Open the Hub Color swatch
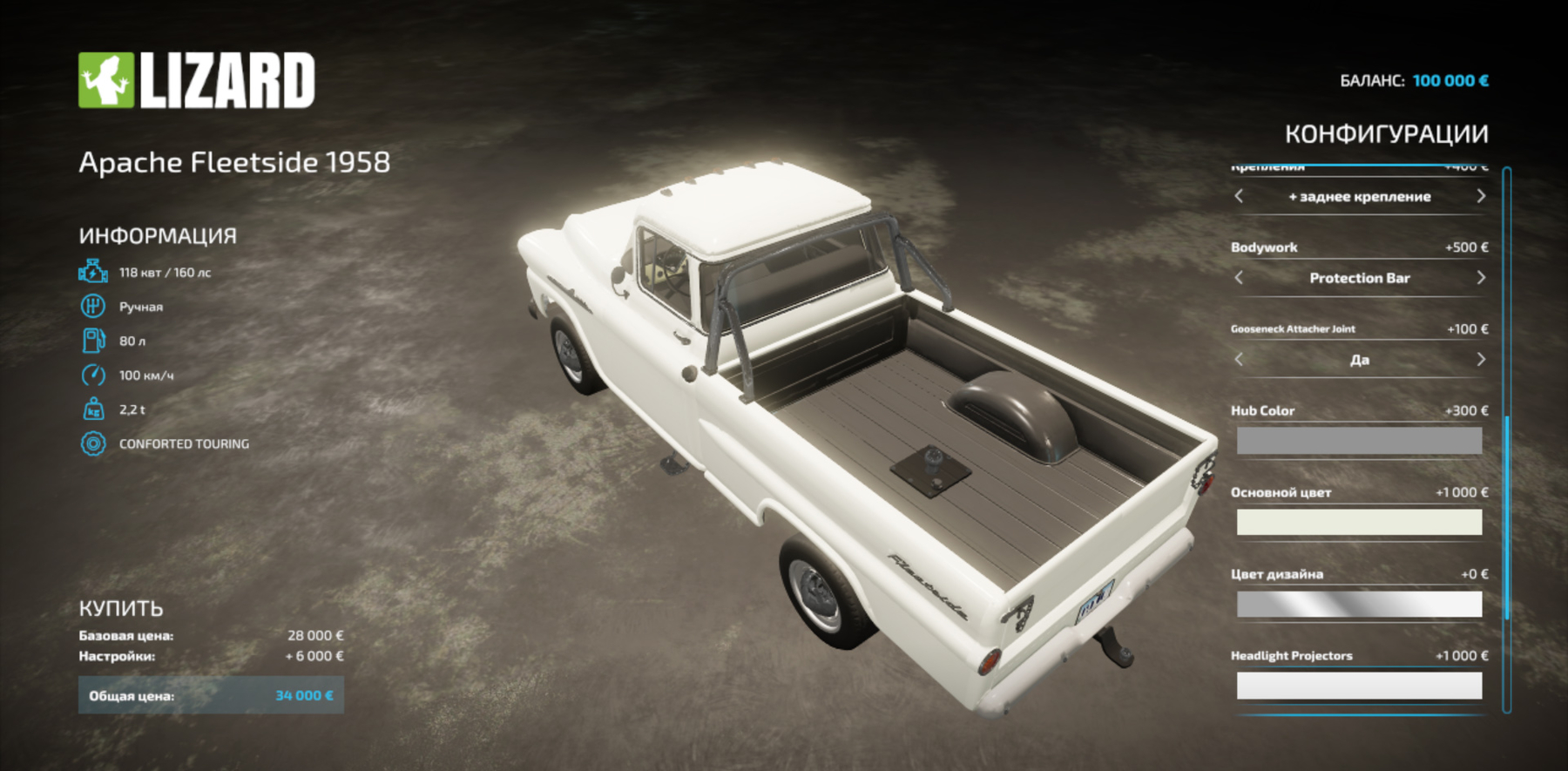 tap(1359, 440)
